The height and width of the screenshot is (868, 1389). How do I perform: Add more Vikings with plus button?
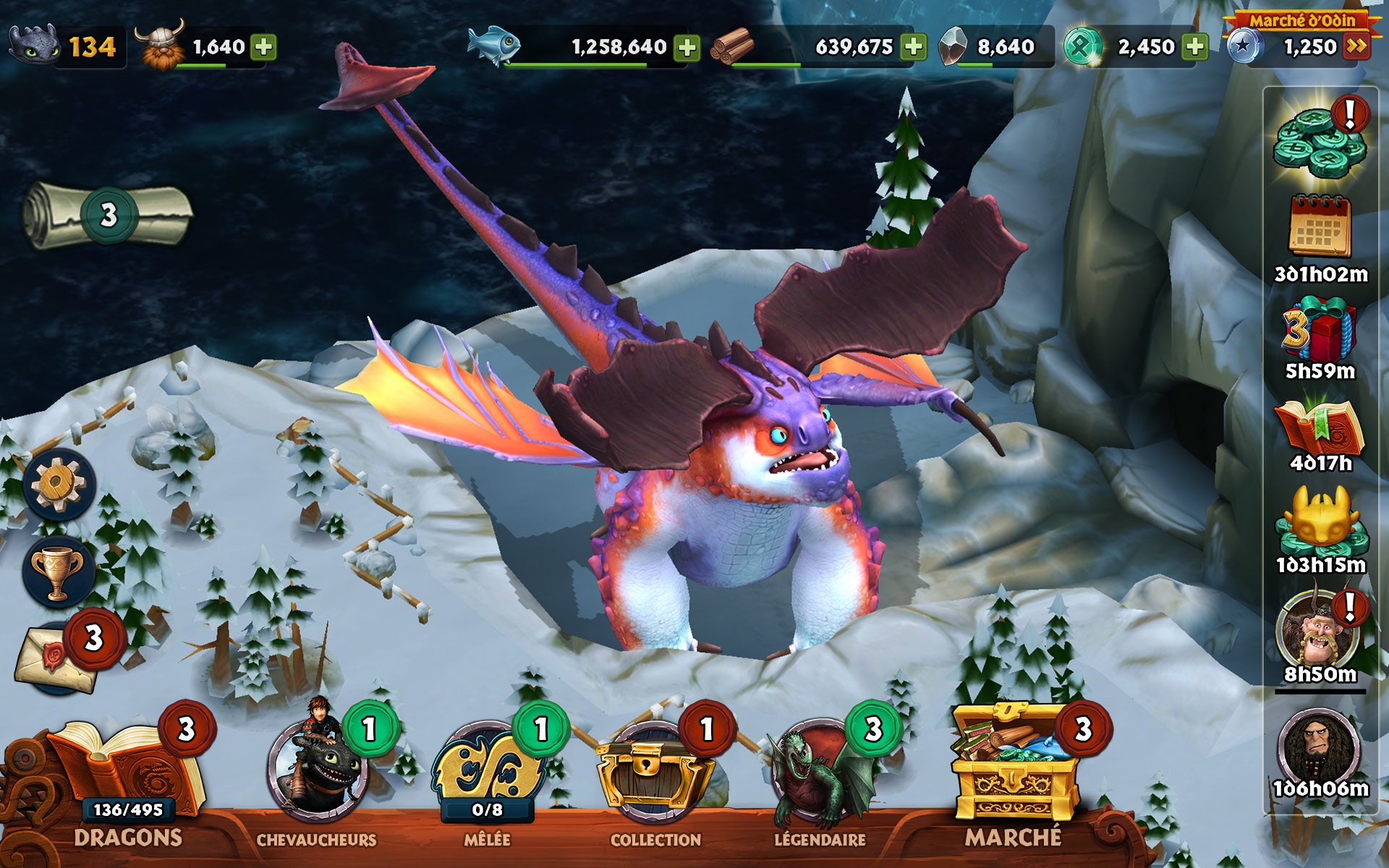point(263,47)
